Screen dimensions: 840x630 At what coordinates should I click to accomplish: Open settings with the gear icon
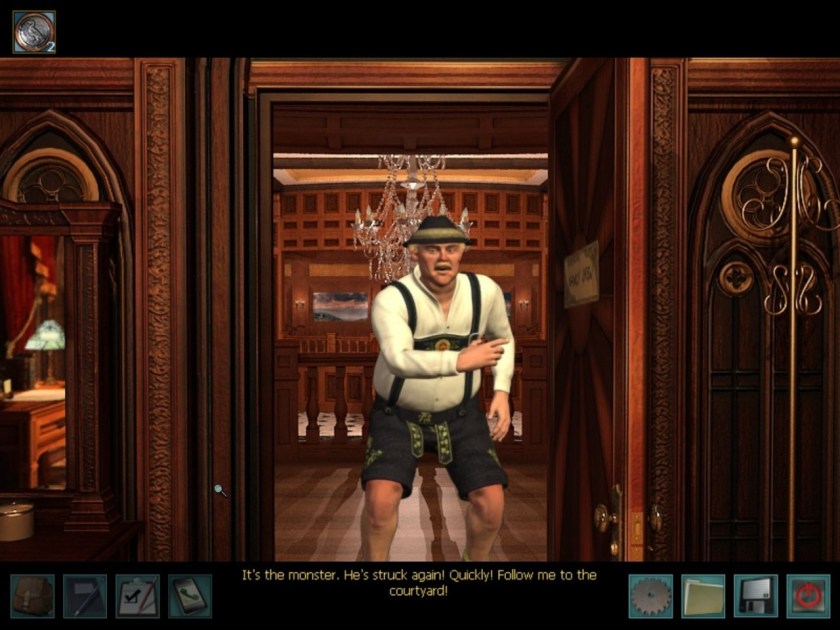650,596
